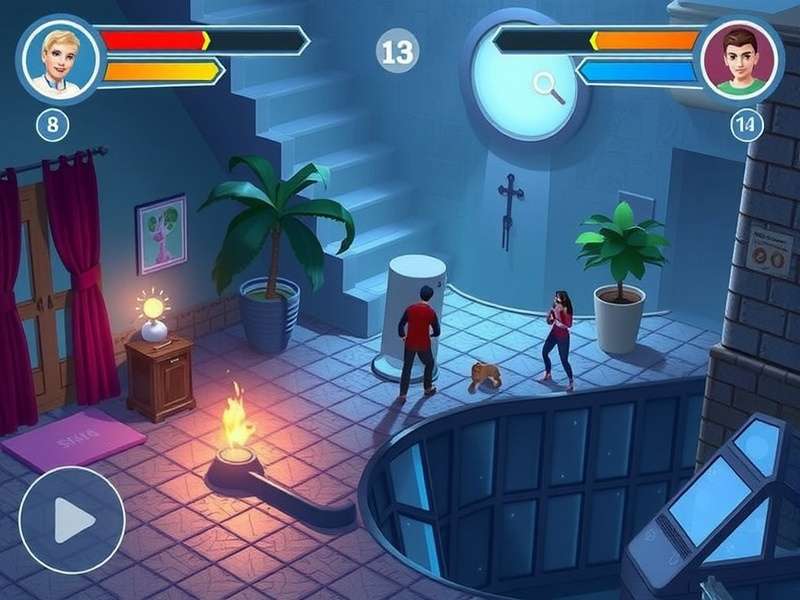Select the brown-haired player's portrait
800x600 pixels.
click(x=740, y=58)
